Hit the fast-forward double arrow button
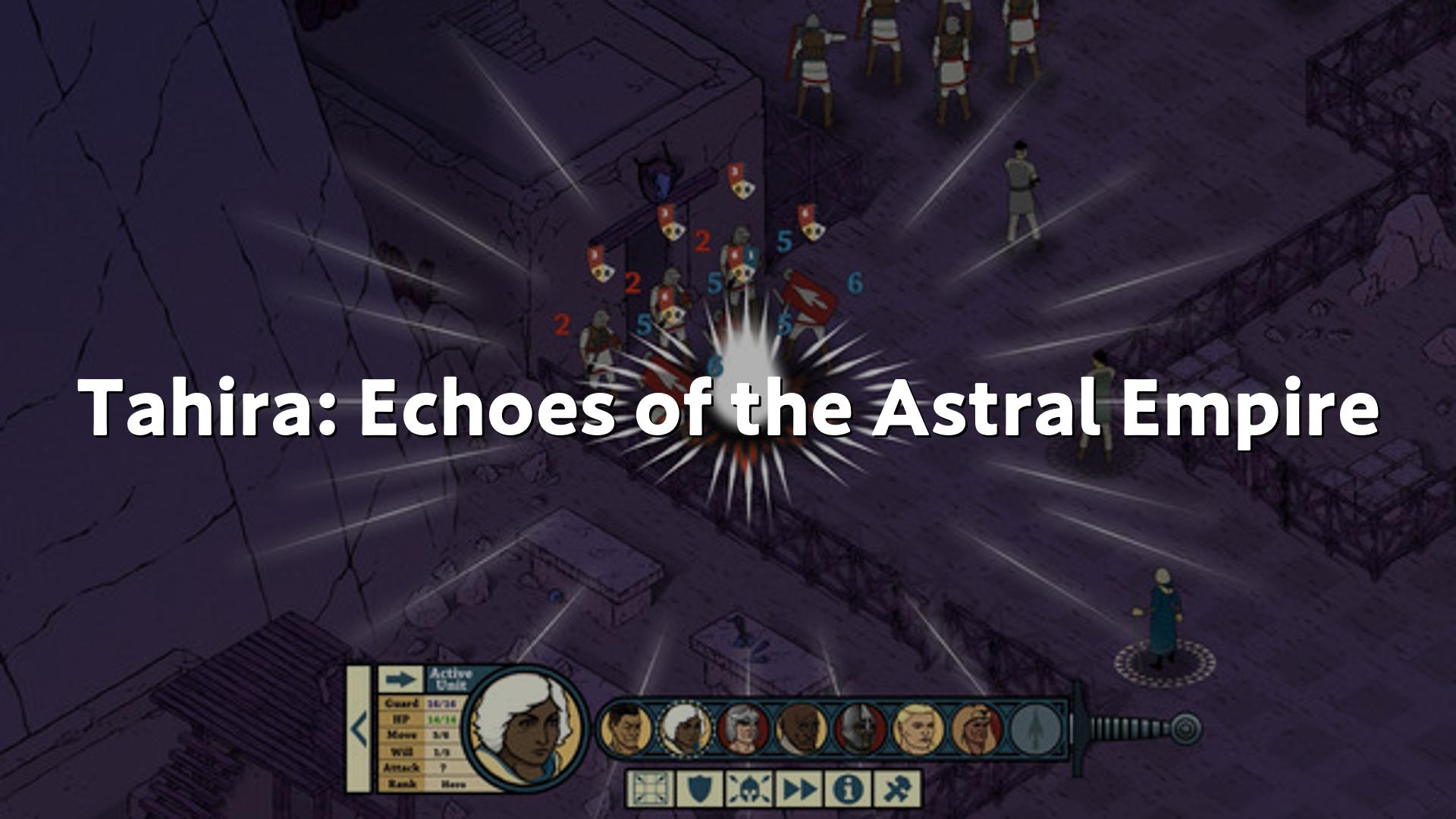The height and width of the screenshot is (819, 1456). click(x=798, y=789)
